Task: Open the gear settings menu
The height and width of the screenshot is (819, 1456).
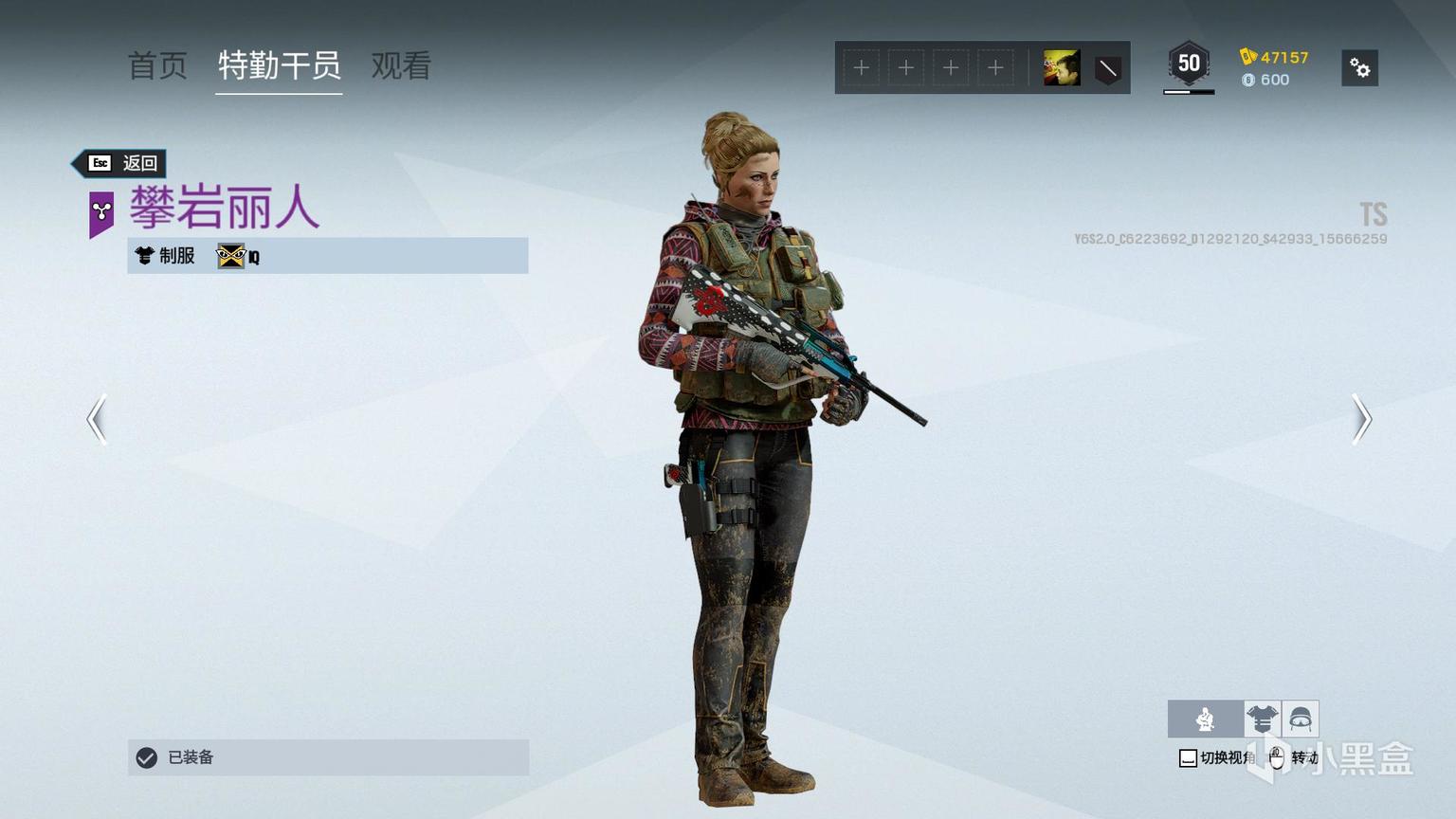Action: (x=1359, y=68)
